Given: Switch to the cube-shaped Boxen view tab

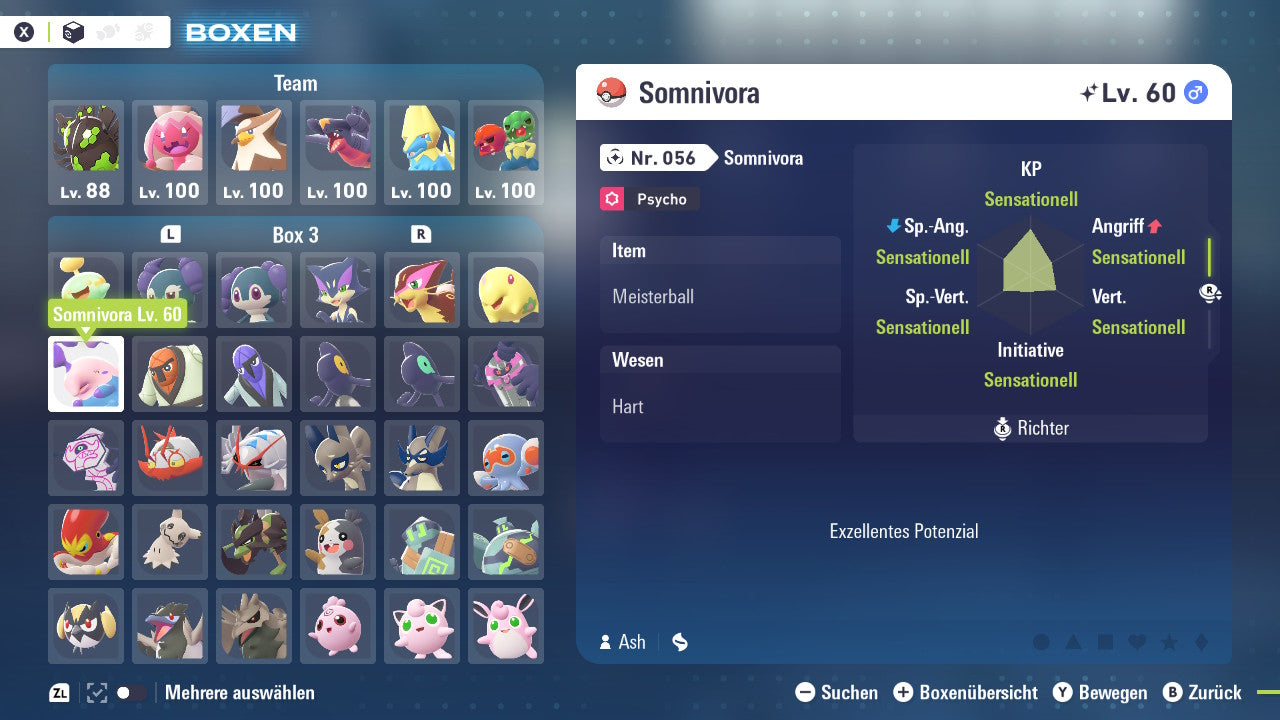Looking at the screenshot, I should pos(71,31).
